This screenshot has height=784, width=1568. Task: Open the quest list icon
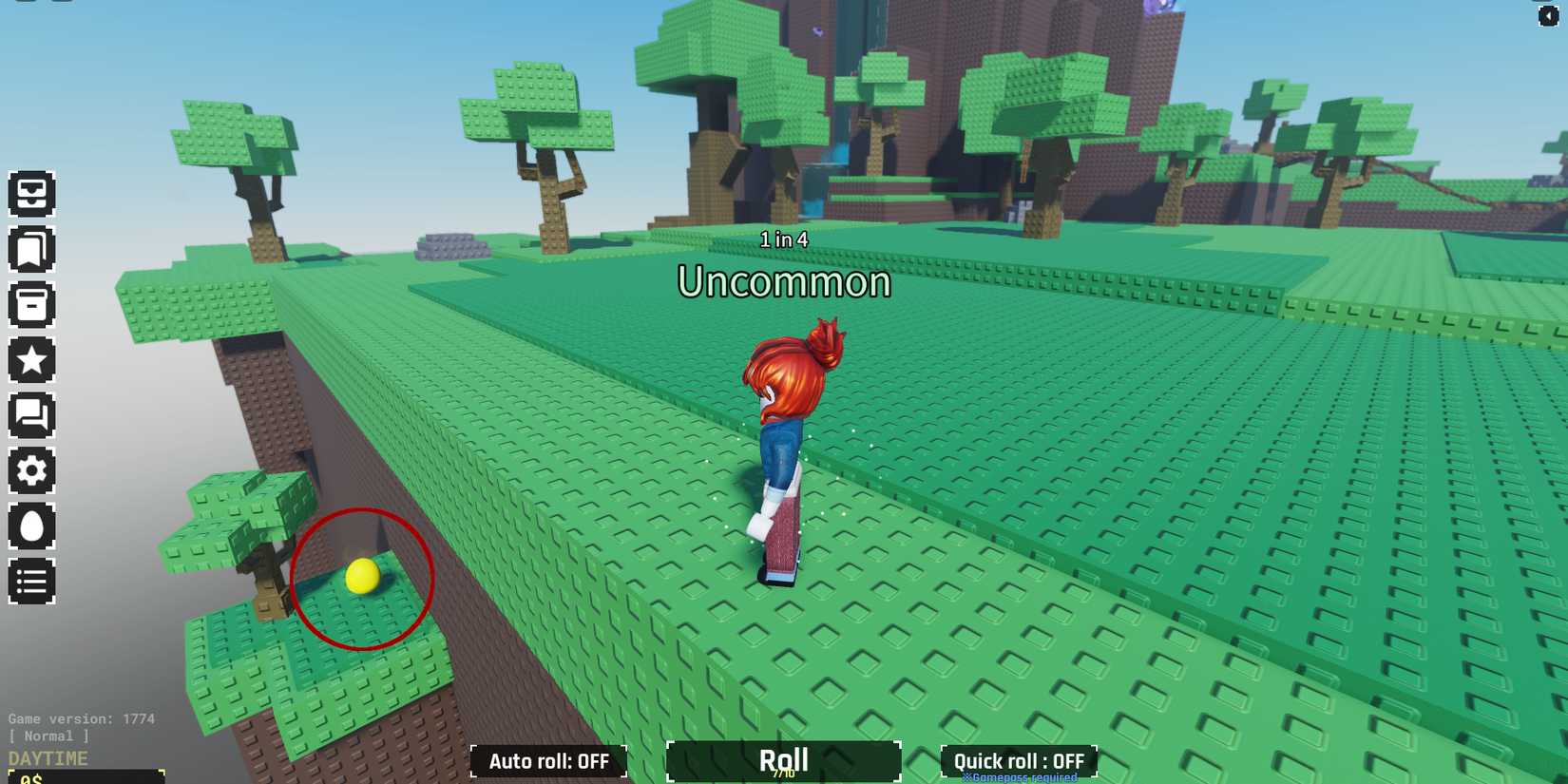point(33,582)
